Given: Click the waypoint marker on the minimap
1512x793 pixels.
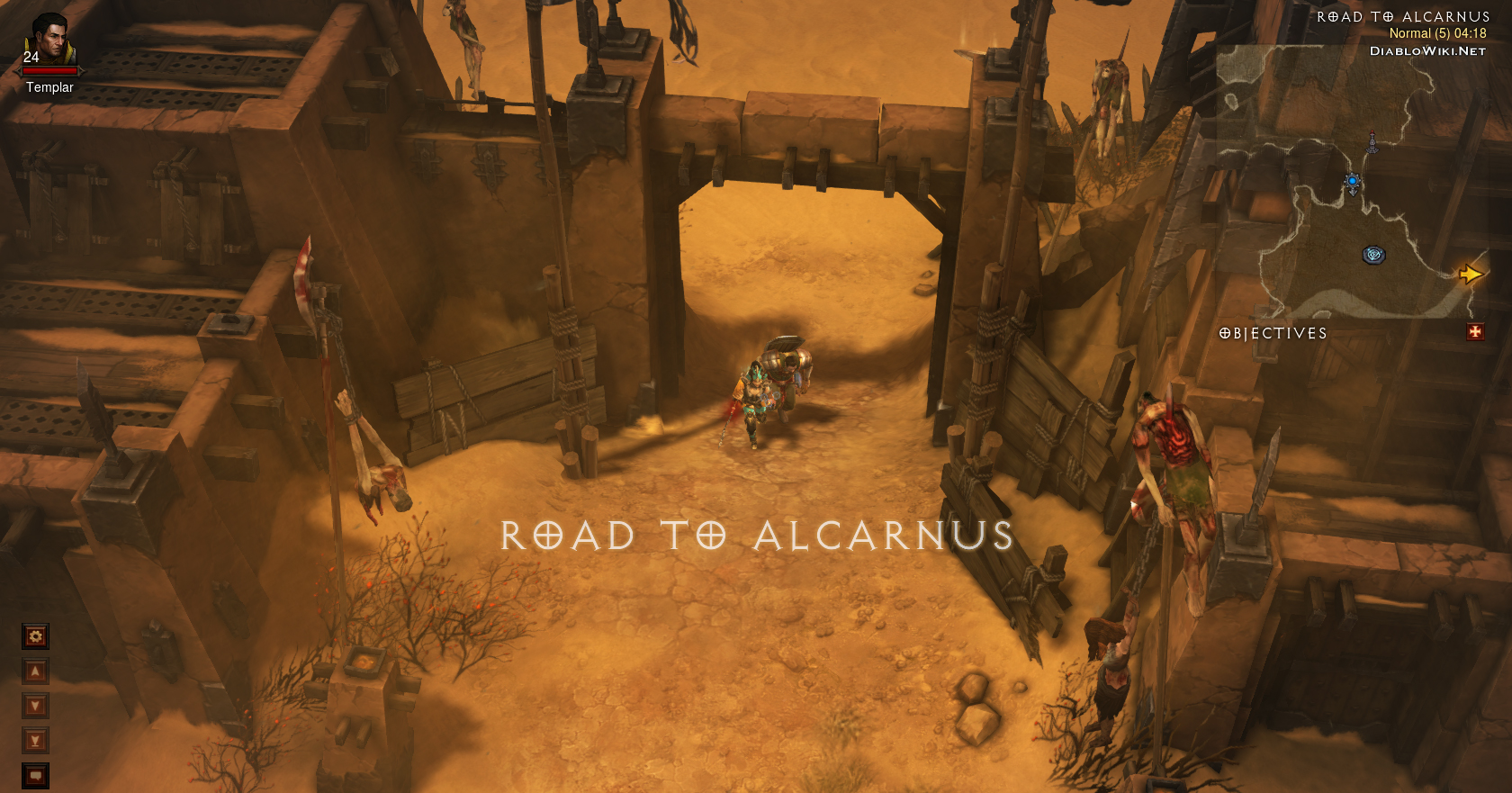Looking at the screenshot, I should point(1373,255).
